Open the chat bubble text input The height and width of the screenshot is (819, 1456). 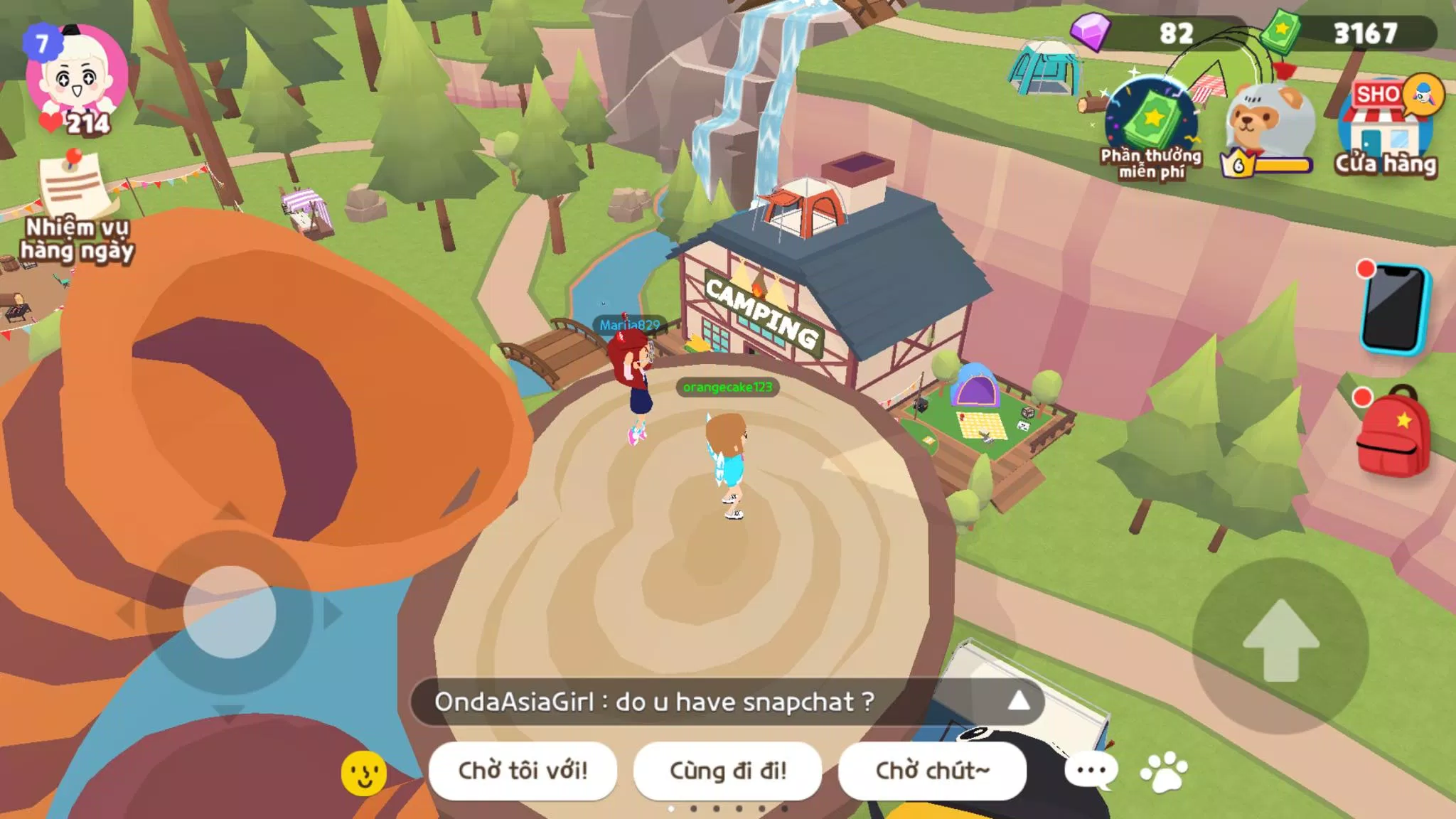coord(1091,771)
